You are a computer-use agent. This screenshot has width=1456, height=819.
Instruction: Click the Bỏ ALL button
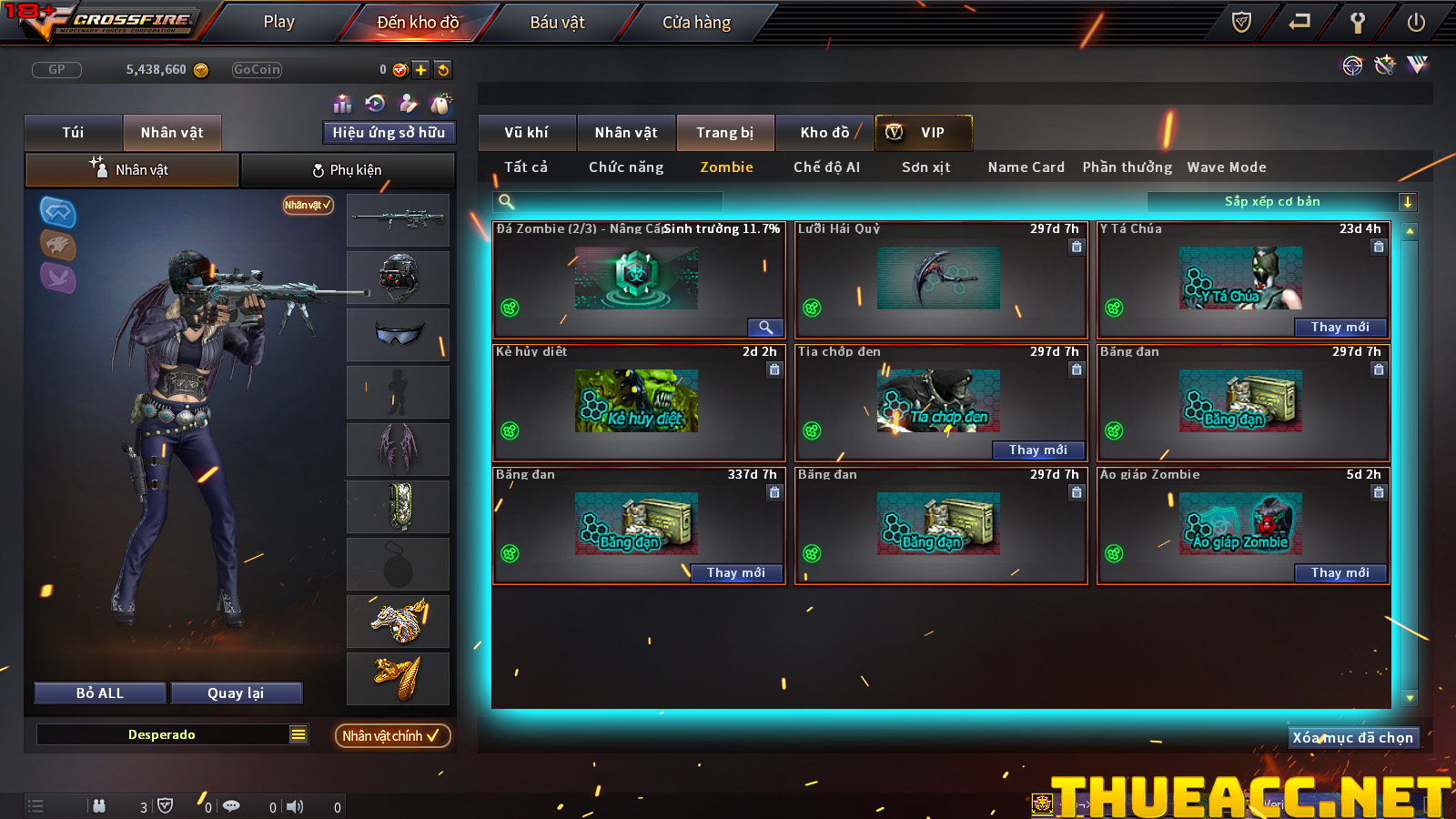pos(100,693)
